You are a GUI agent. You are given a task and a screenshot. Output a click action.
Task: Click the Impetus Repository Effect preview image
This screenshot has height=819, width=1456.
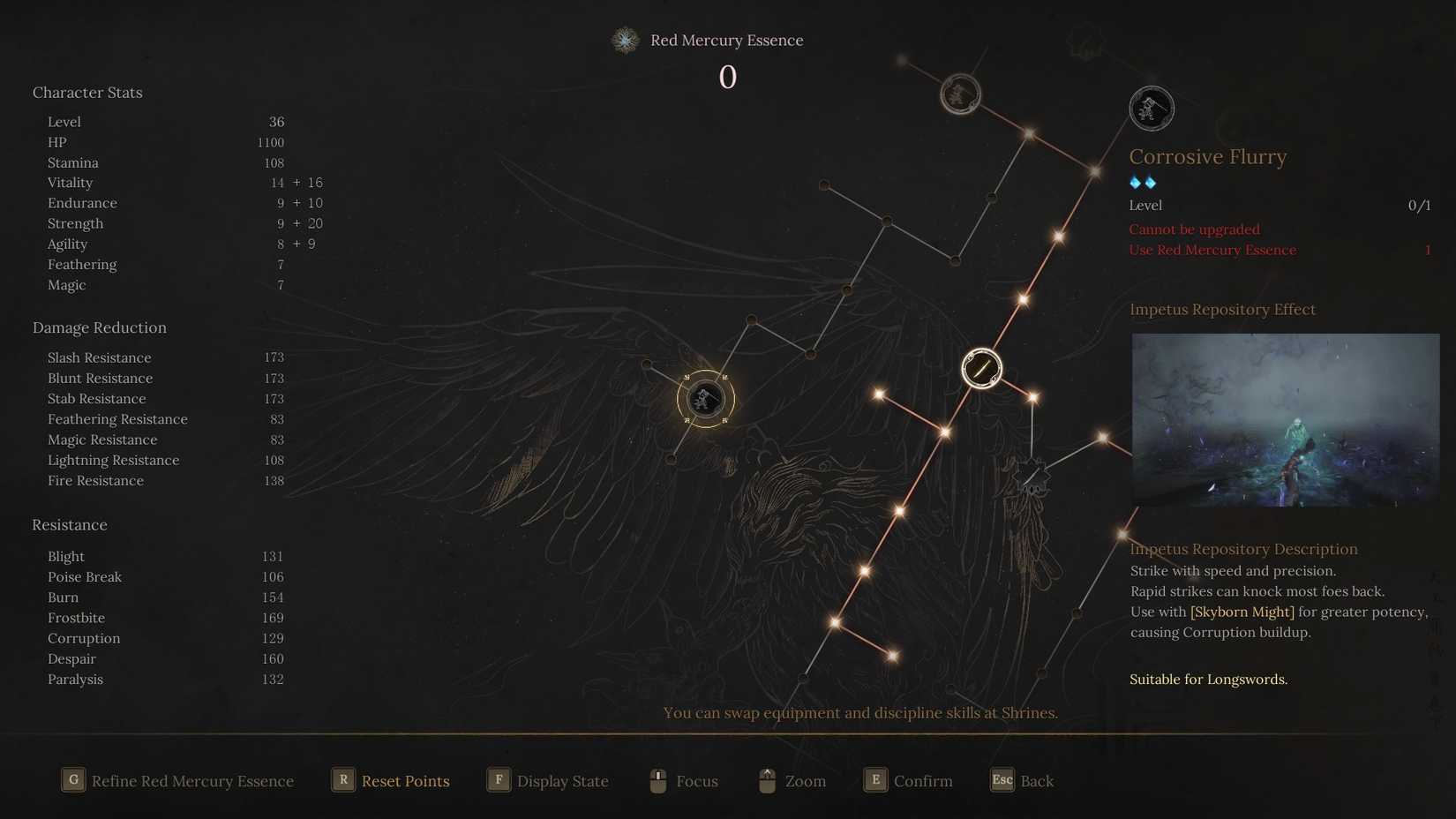coord(1285,420)
